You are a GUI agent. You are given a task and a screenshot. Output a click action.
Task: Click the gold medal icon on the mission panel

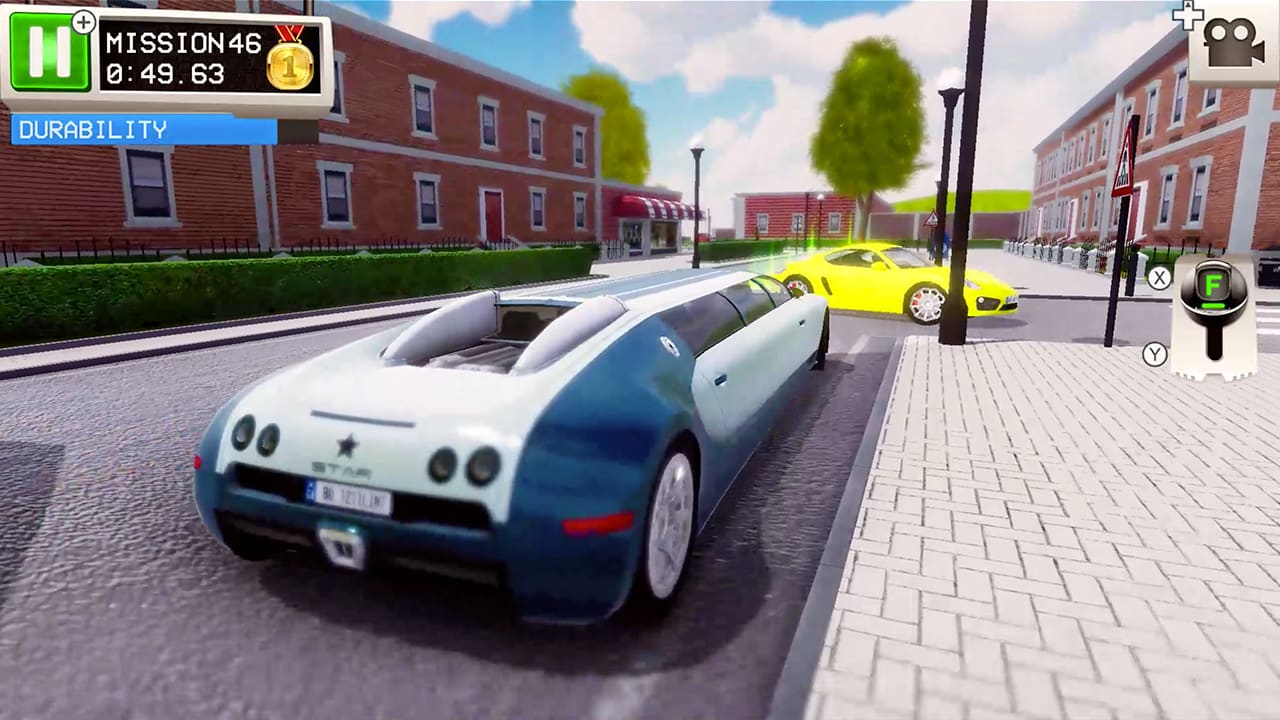coord(288,65)
